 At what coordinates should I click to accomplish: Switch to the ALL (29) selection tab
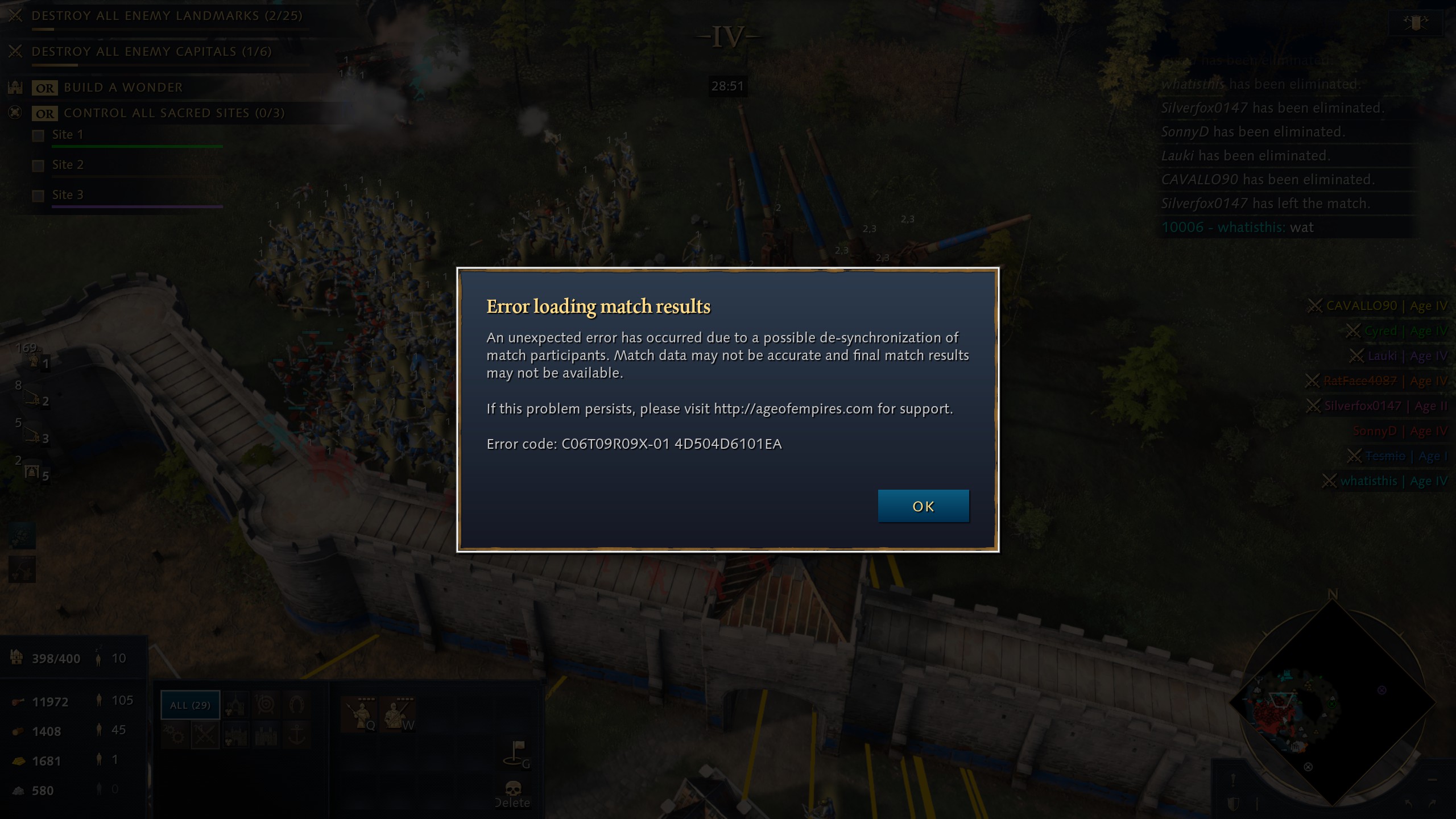click(190, 705)
